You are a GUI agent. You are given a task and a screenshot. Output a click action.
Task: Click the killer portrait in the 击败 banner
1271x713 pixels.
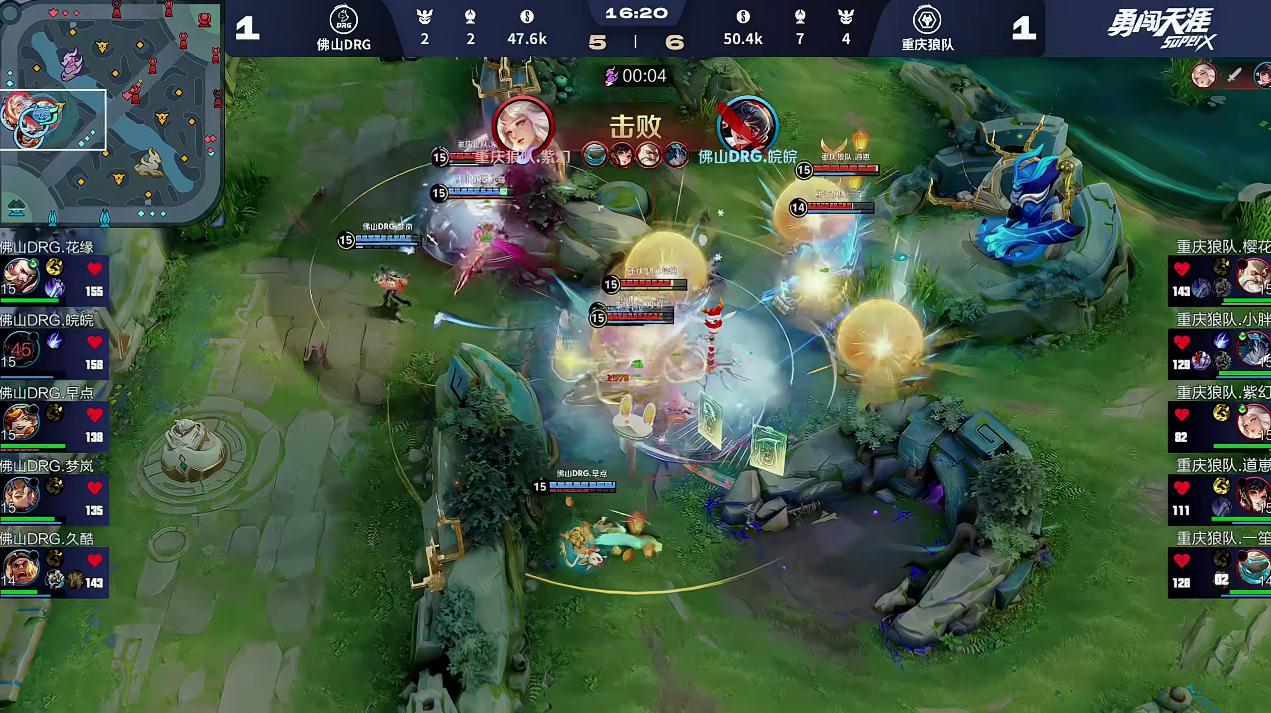pos(522,127)
